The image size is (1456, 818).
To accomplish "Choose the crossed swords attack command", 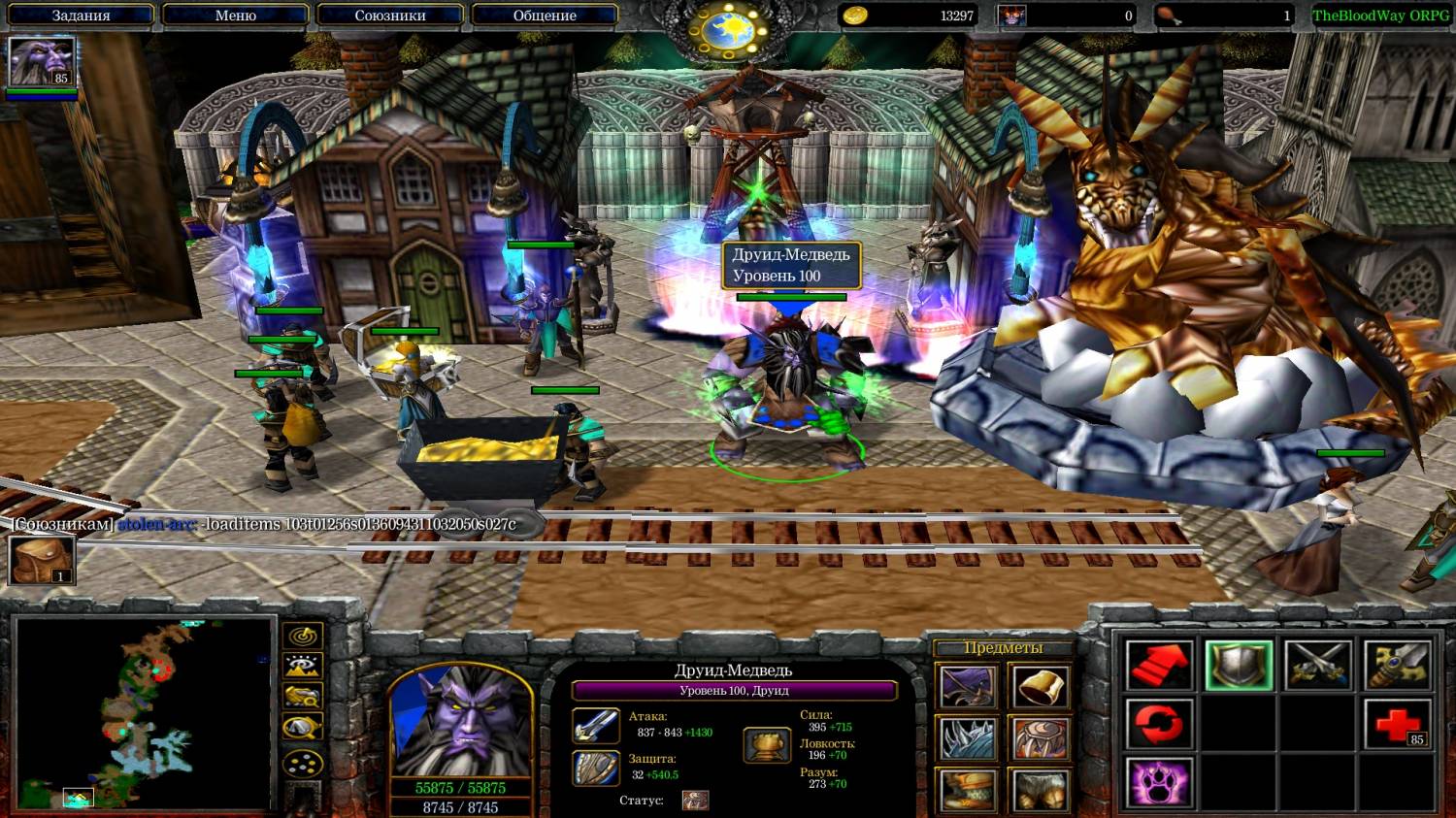I will (1318, 666).
